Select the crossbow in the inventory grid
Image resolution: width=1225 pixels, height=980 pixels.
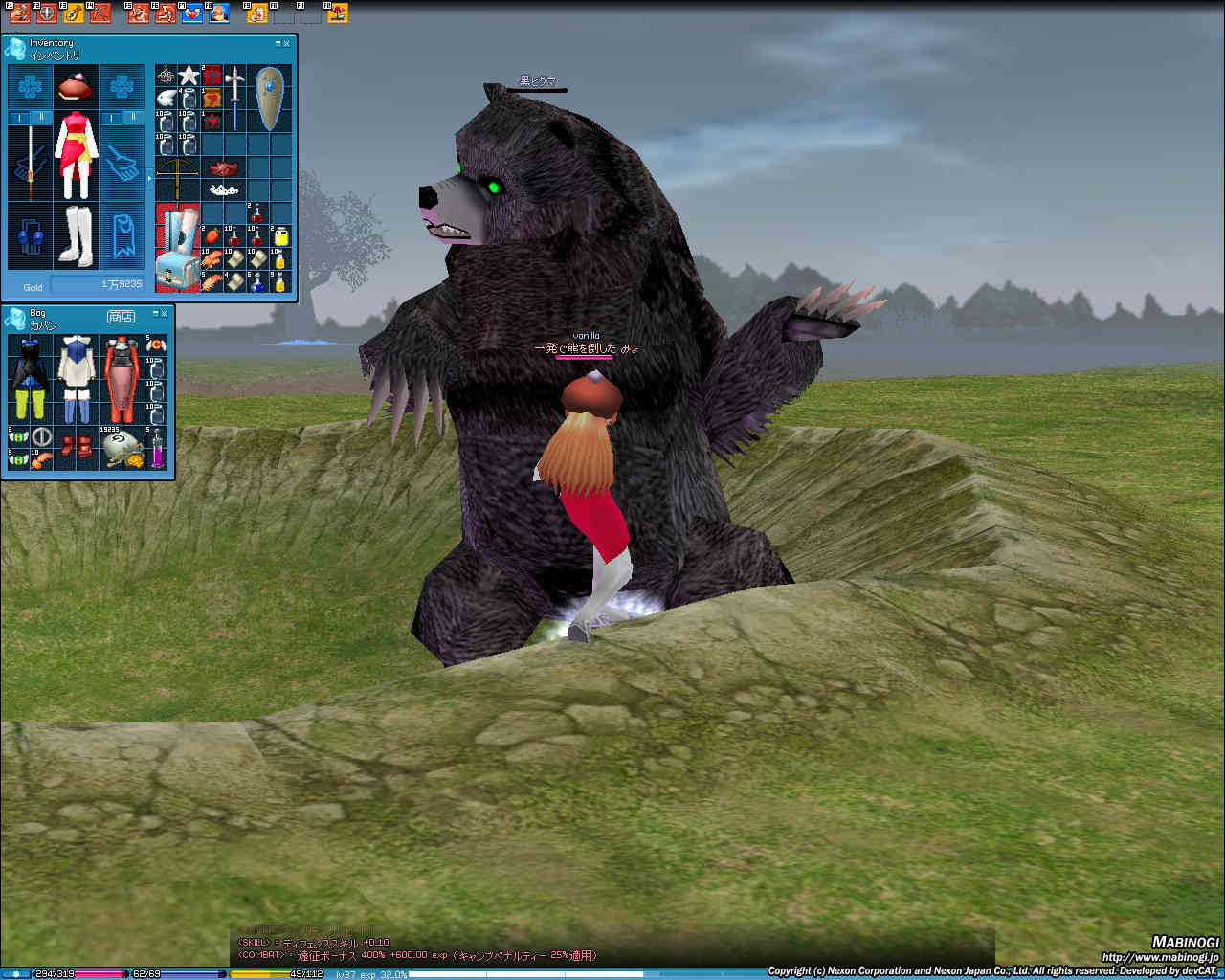click(x=177, y=168)
